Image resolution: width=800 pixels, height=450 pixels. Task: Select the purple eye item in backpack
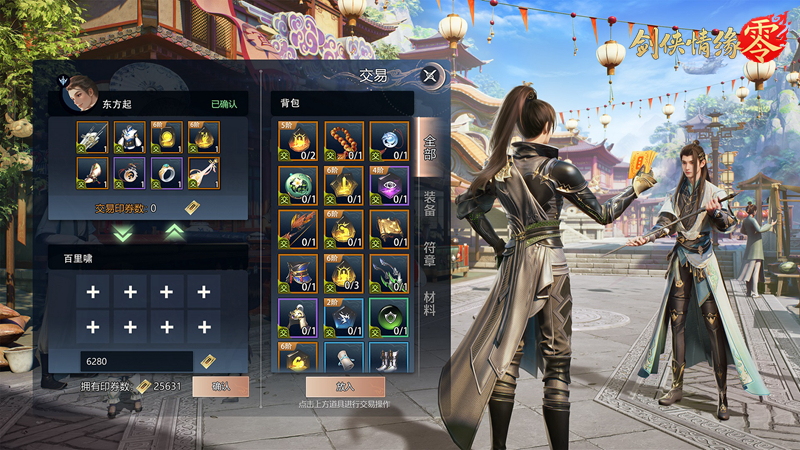click(x=390, y=185)
